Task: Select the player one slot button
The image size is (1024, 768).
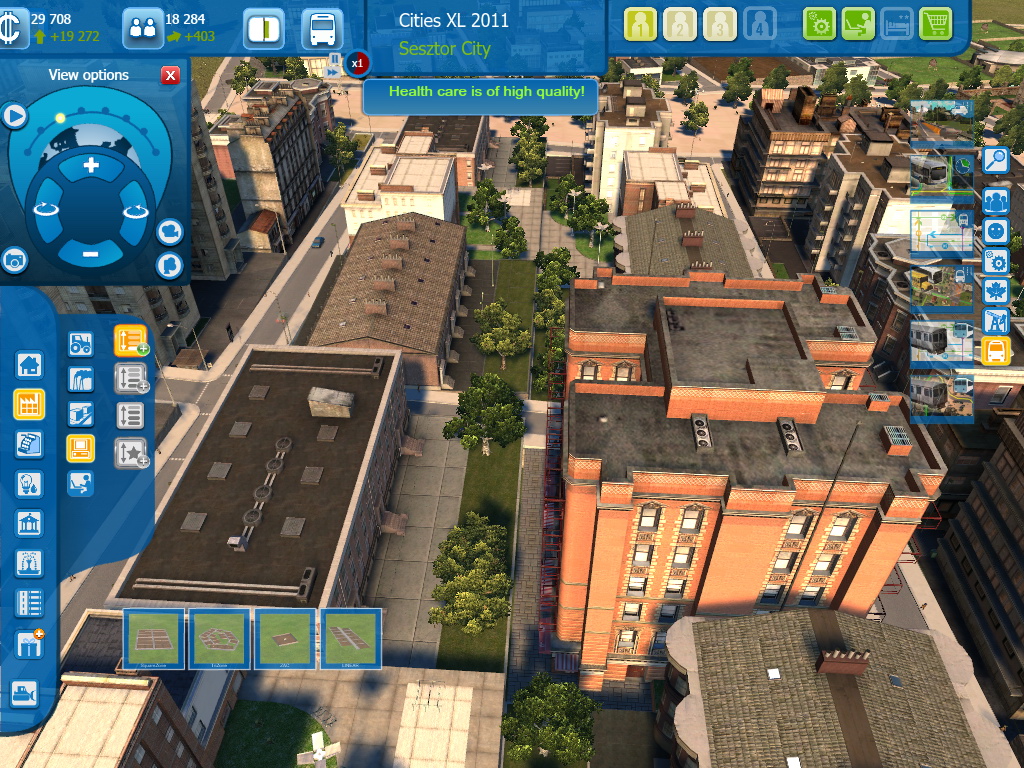Action: point(641,24)
